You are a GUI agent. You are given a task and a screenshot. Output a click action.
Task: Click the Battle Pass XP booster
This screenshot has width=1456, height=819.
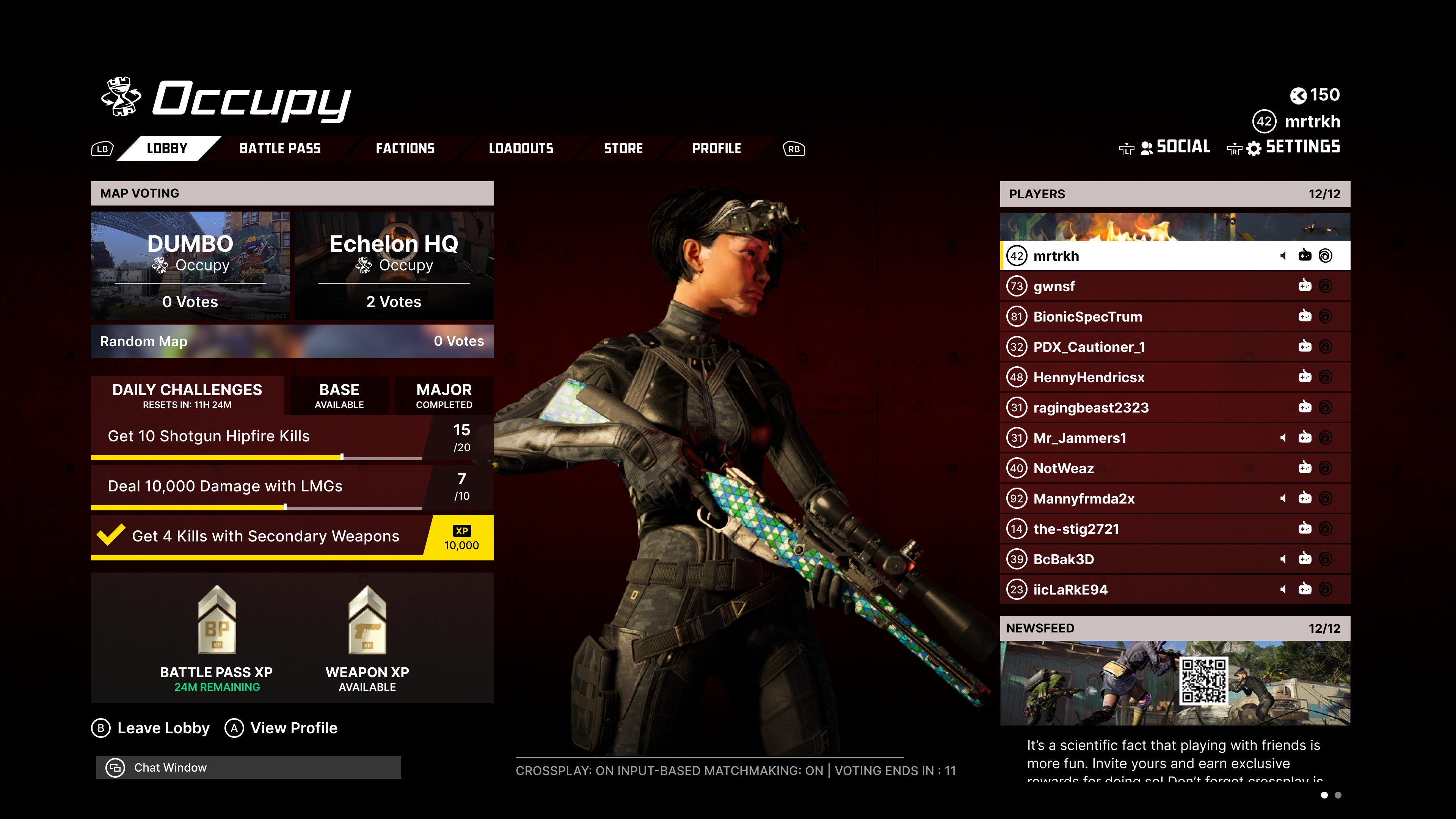pyautogui.click(x=217, y=639)
